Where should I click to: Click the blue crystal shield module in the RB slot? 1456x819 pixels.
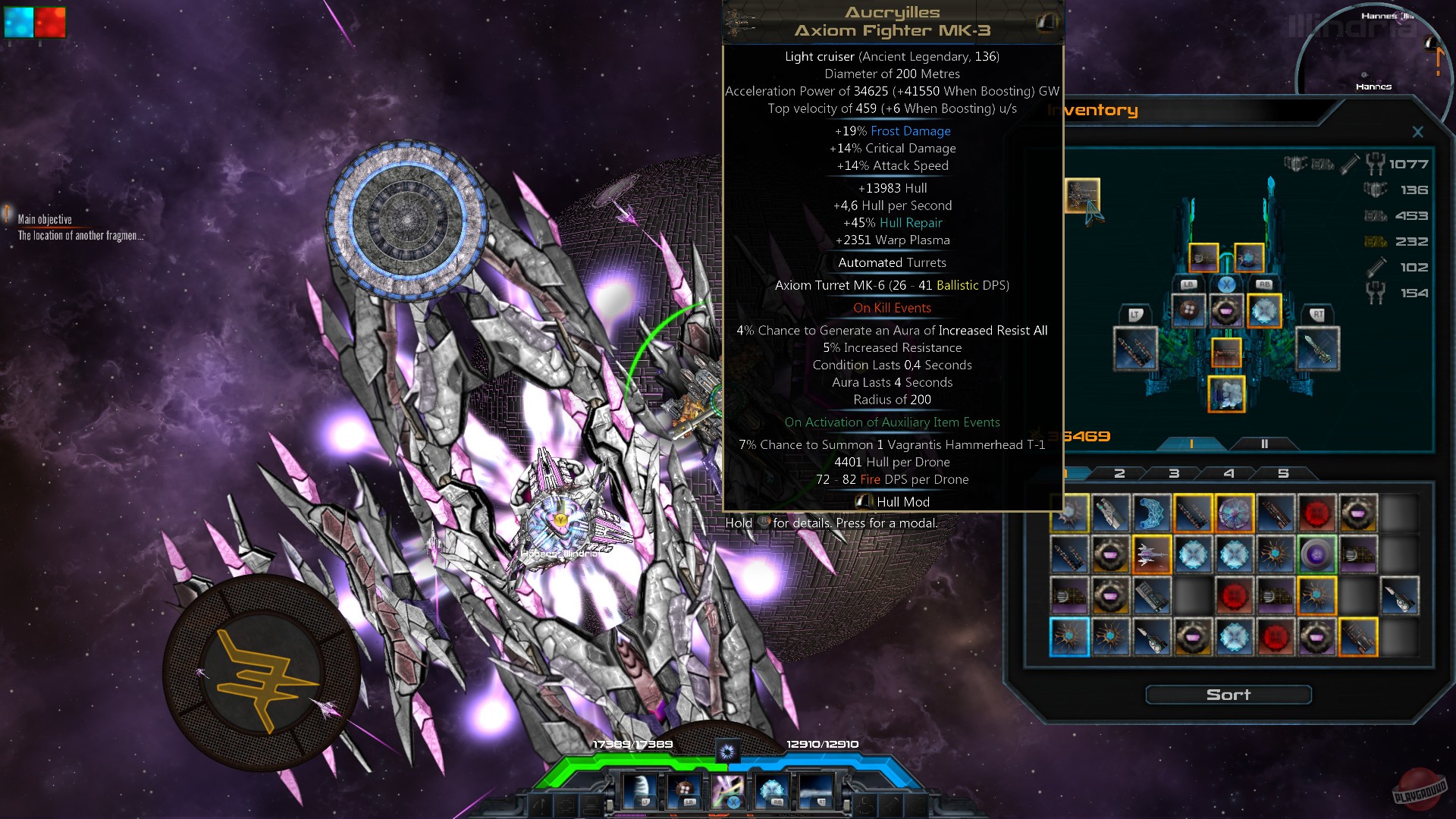[x=1263, y=311]
